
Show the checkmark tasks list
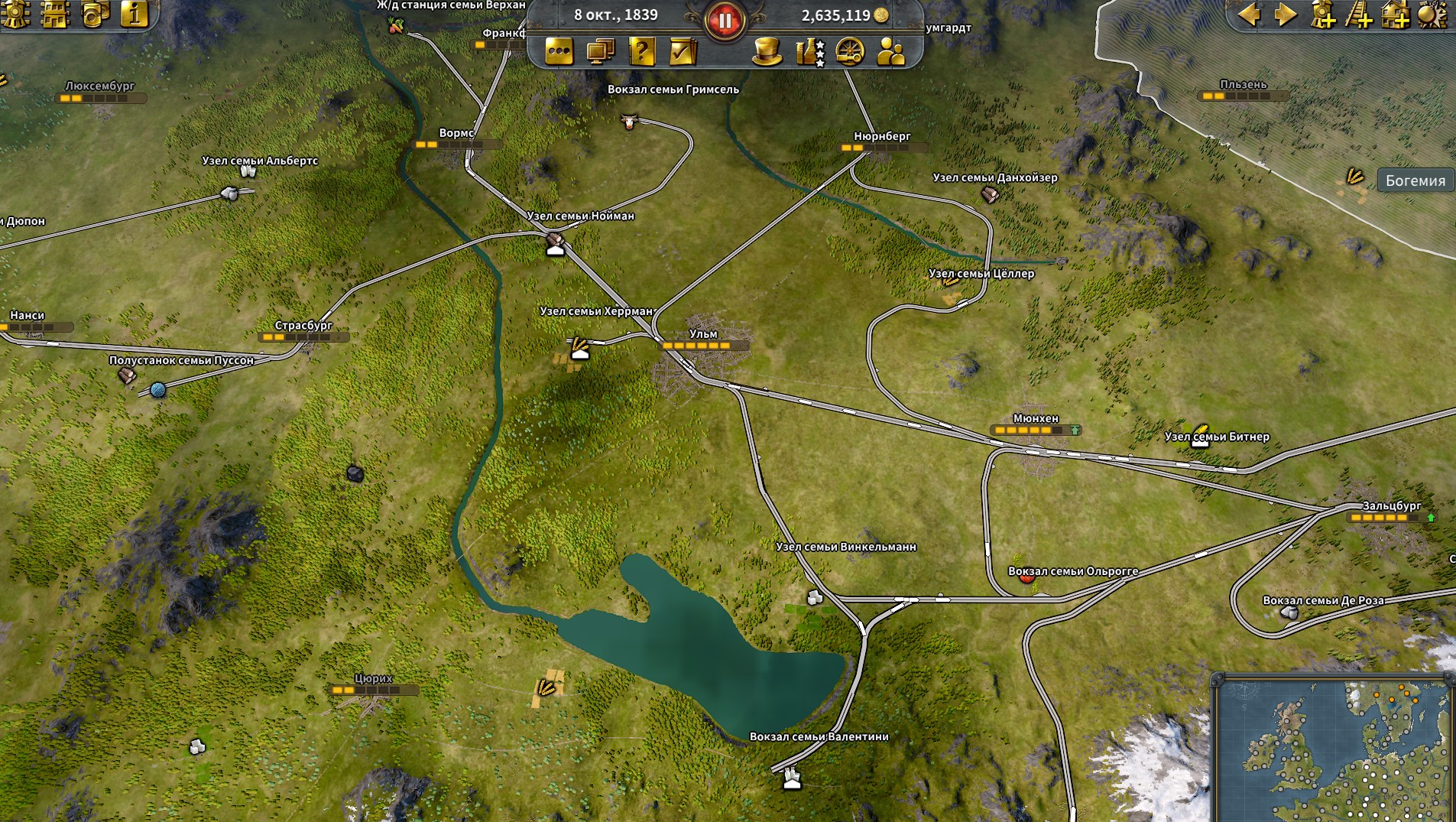click(x=683, y=51)
